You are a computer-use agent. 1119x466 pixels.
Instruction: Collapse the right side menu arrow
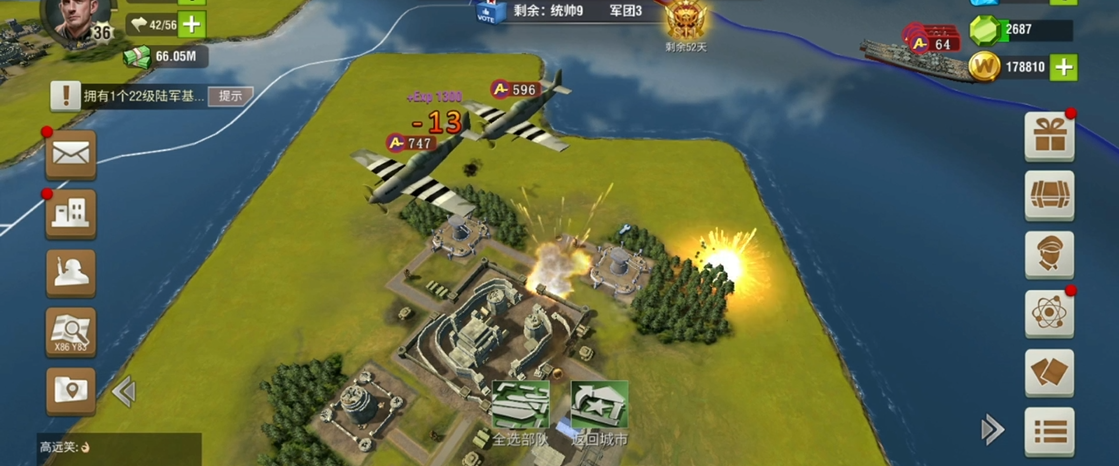[x=992, y=430]
